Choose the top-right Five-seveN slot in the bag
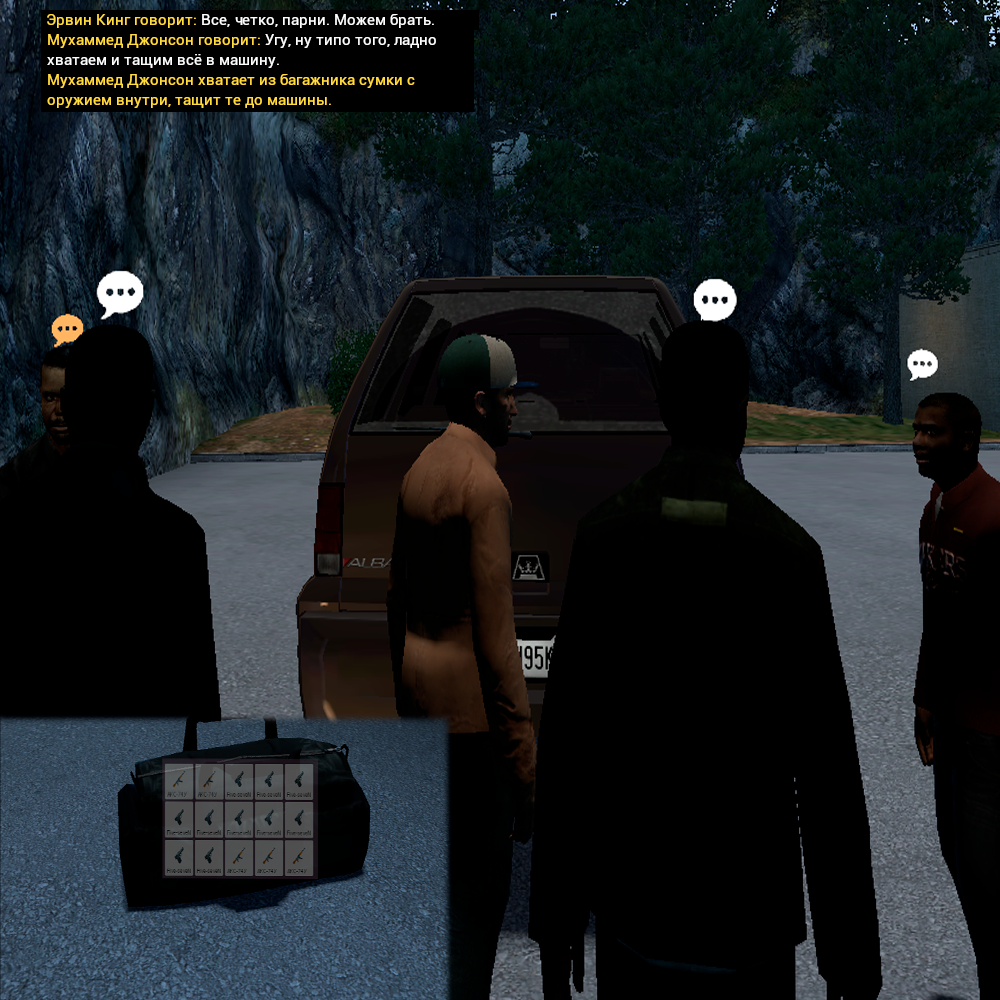Image resolution: width=1000 pixels, height=1000 pixels. [x=299, y=781]
